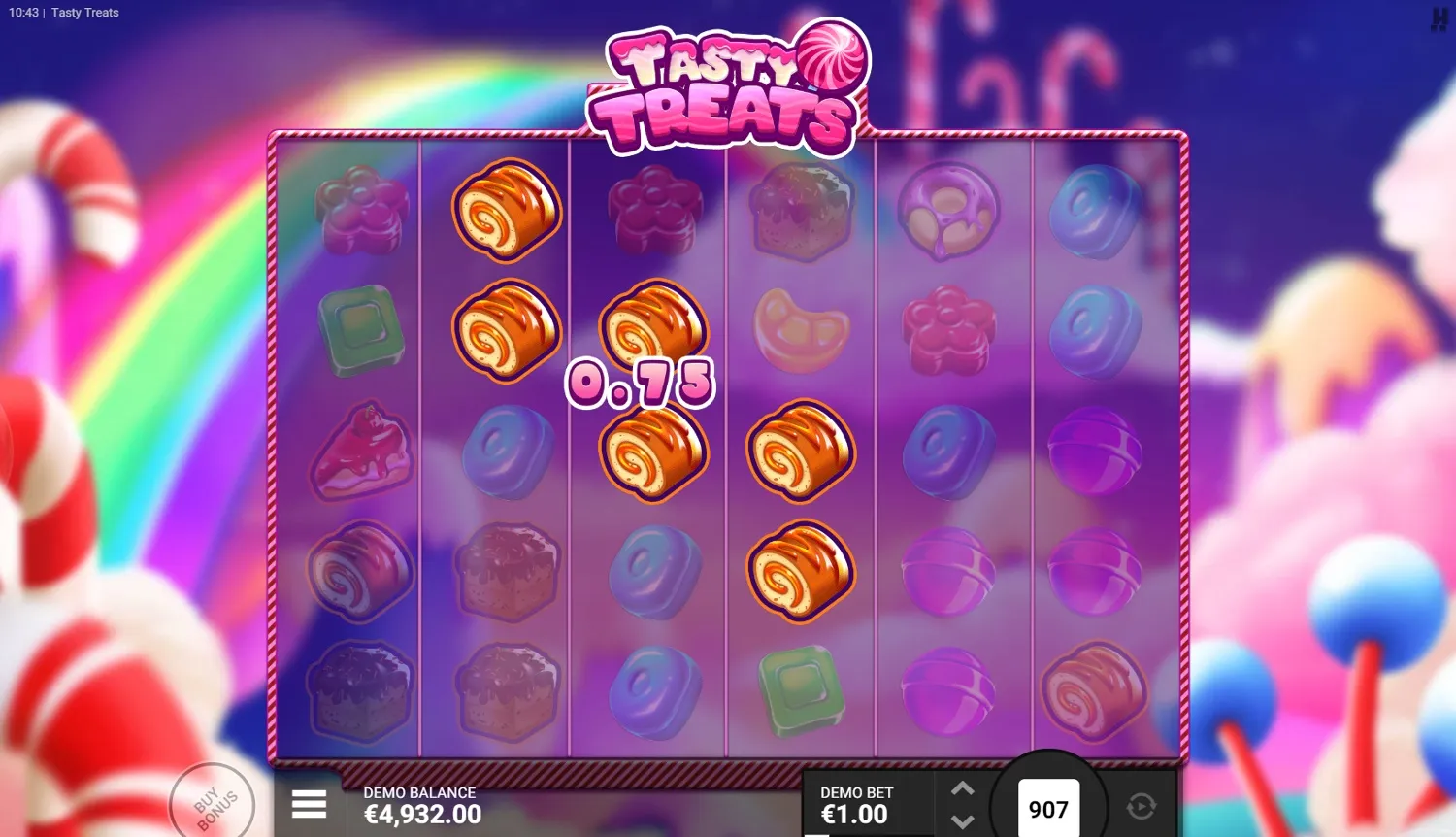Enable autoplay with the rotation arrow icon
Image resolution: width=1456 pixels, height=837 pixels.
1141,804
